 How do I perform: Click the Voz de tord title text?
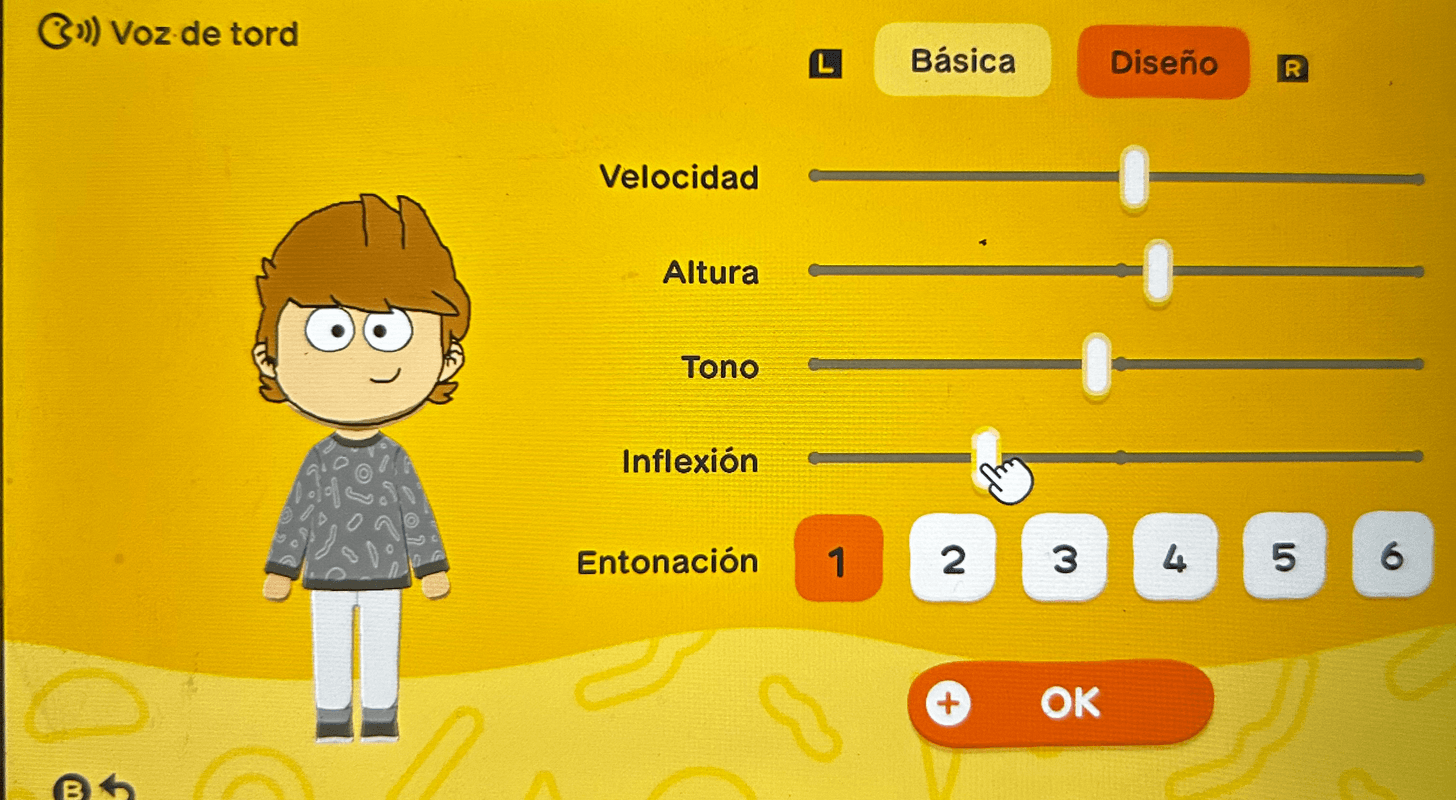[x=205, y=33]
